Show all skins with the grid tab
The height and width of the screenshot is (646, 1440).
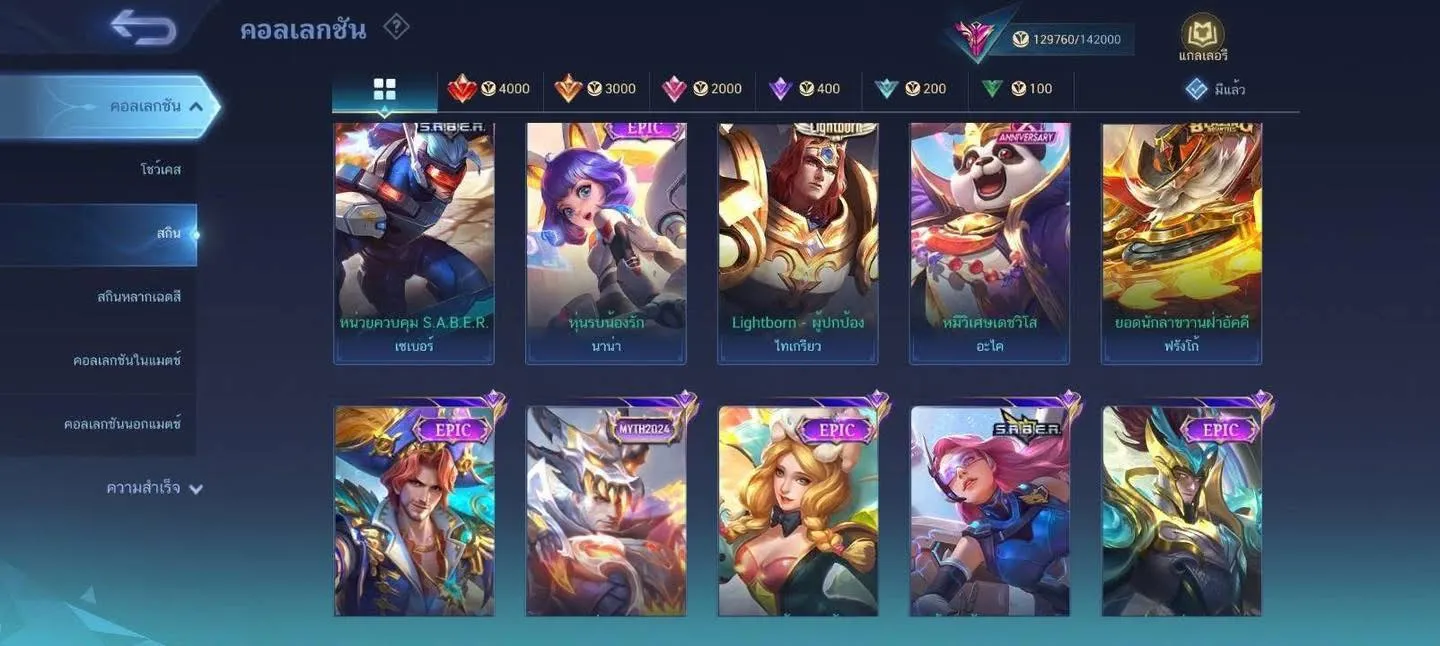(x=384, y=89)
